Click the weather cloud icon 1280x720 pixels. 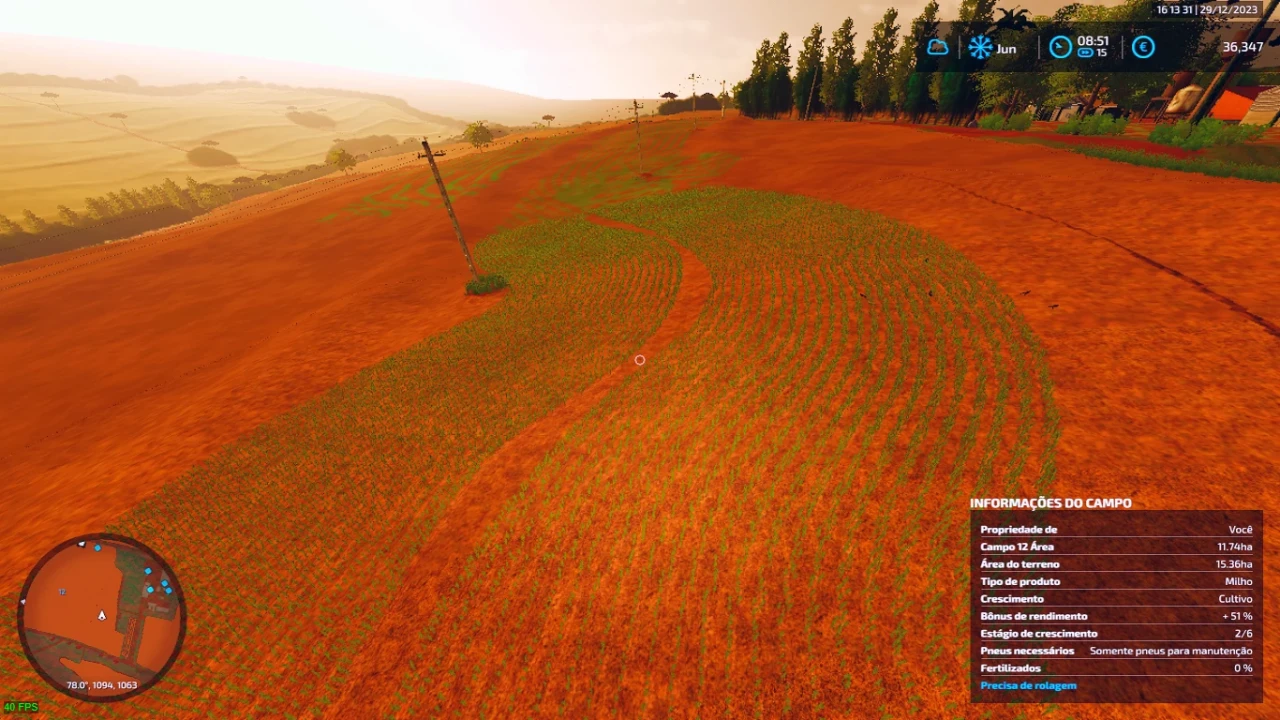click(x=937, y=47)
